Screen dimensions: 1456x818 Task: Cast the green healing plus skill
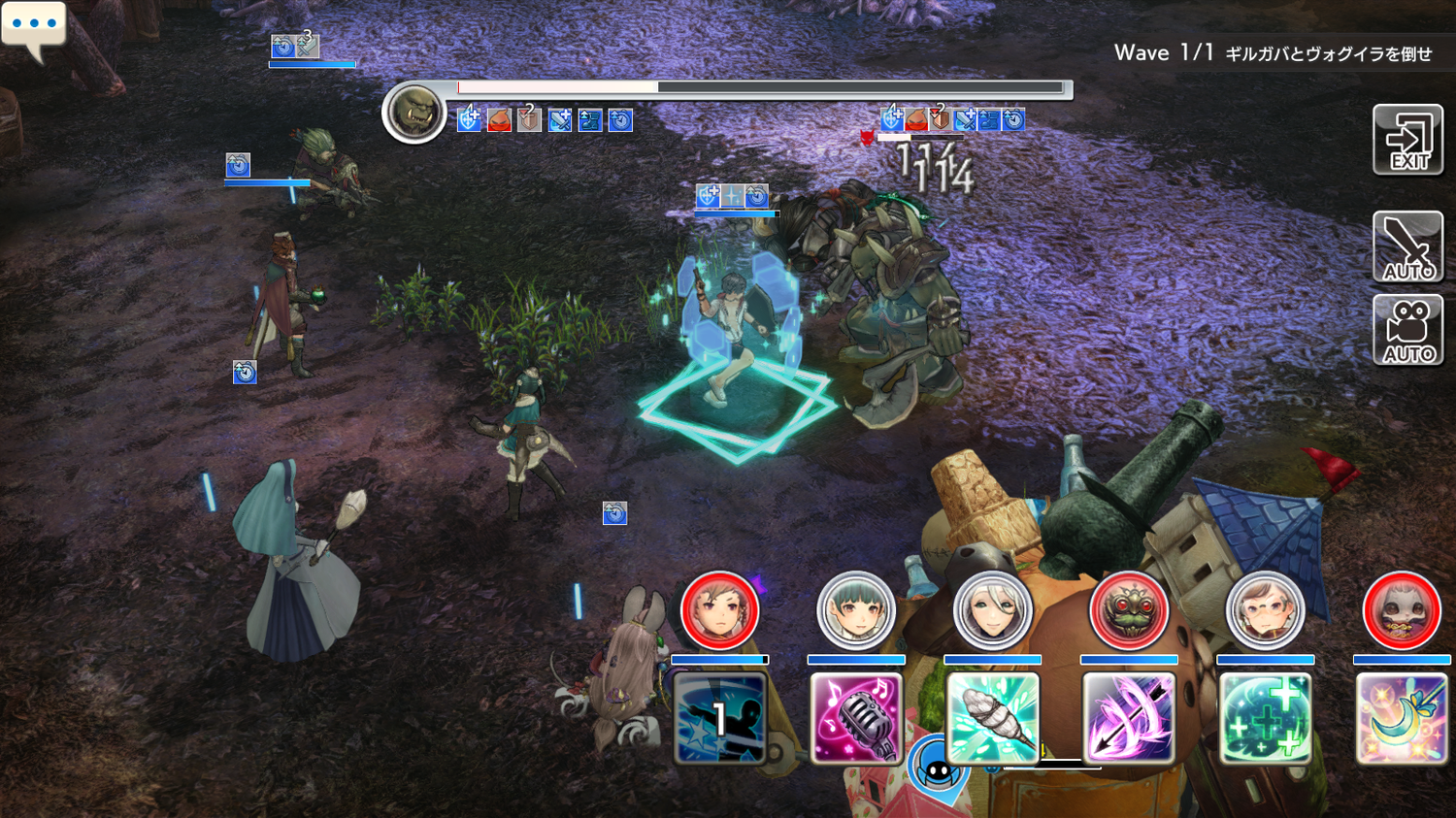coord(1265,718)
